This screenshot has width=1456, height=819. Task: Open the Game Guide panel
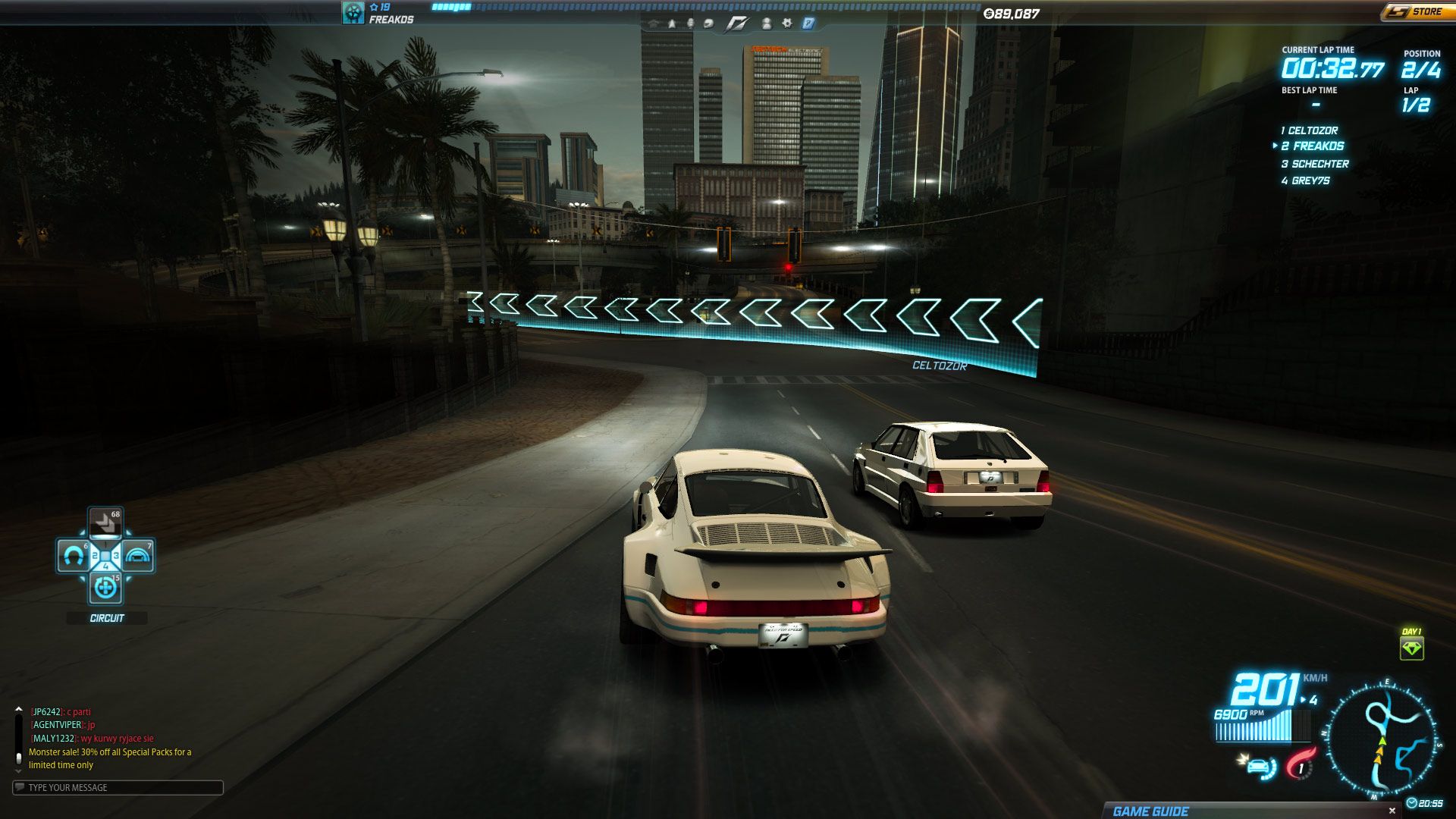click(x=1150, y=811)
